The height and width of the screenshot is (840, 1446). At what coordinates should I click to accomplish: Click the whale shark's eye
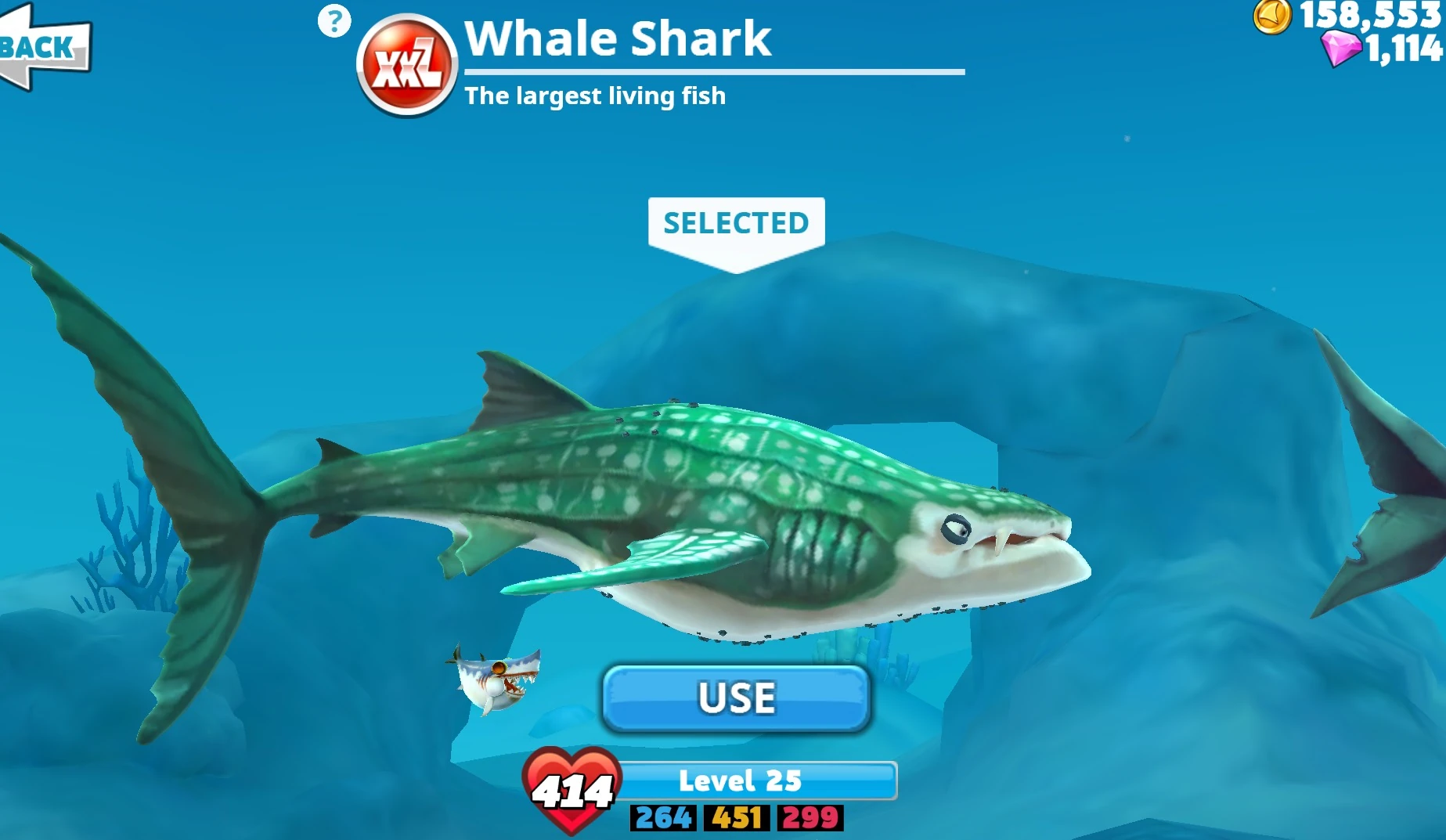click(957, 530)
